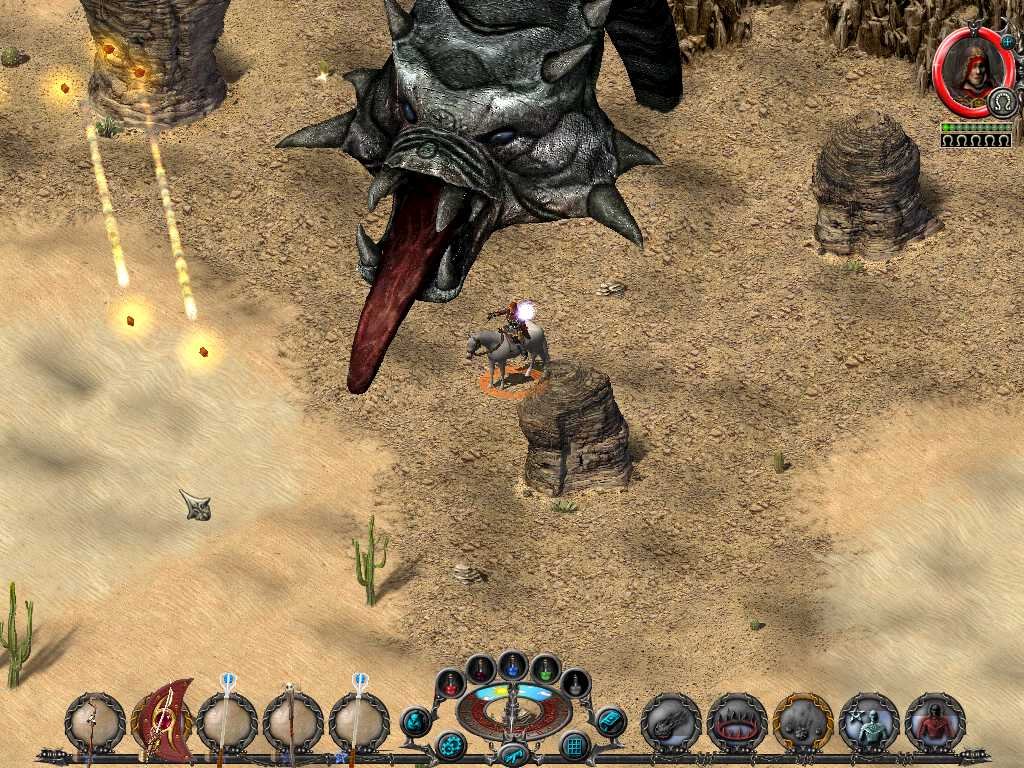Activate the pale figure with star combat art
This screenshot has height=768, width=1024.
click(x=869, y=722)
